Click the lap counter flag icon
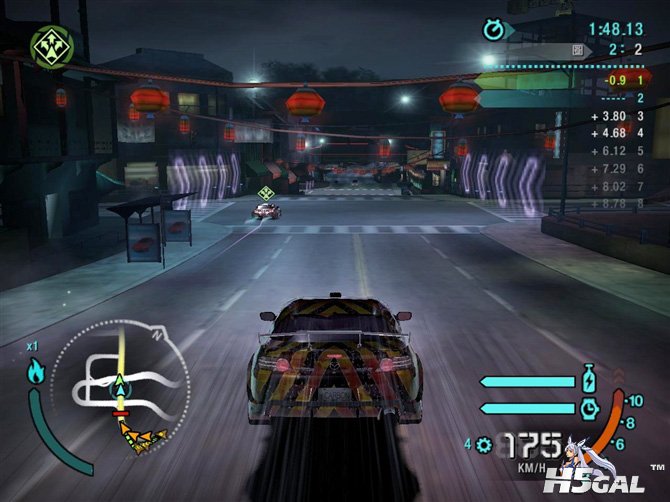The height and width of the screenshot is (502, 670). click(577, 49)
